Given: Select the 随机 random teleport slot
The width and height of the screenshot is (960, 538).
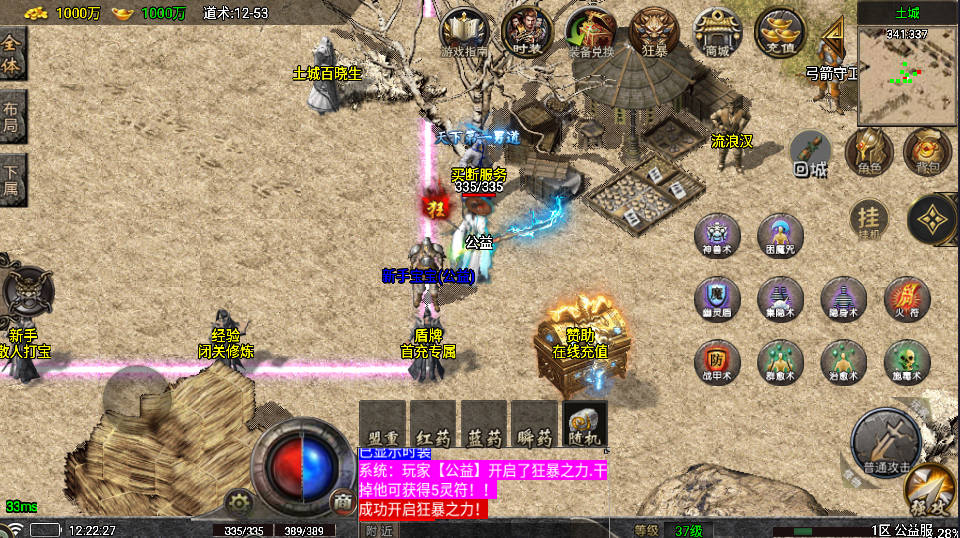Looking at the screenshot, I should click(584, 424).
